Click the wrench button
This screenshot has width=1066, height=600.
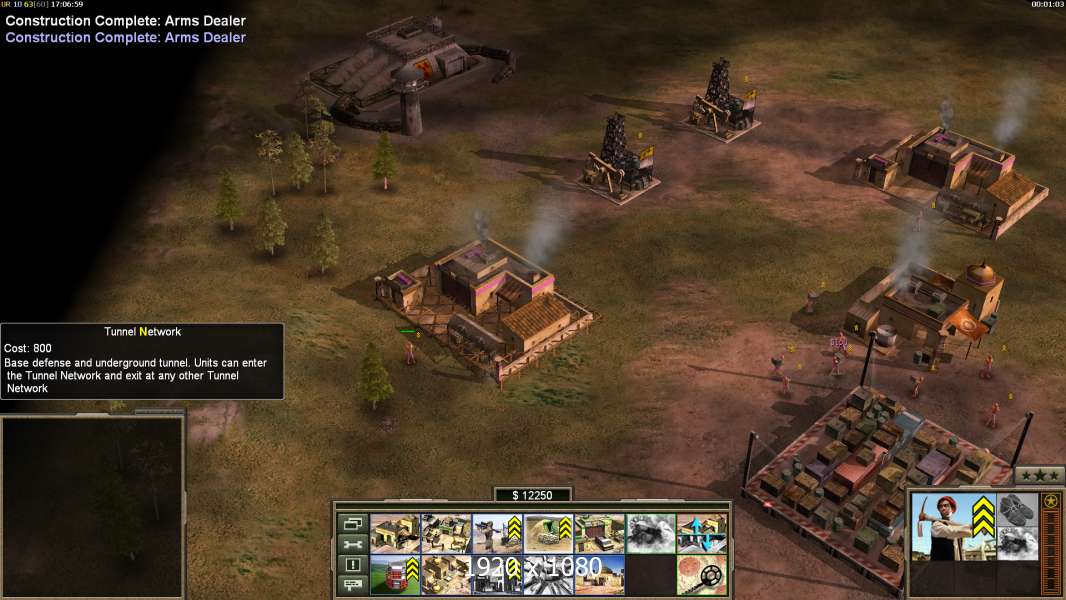coord(352,544)
